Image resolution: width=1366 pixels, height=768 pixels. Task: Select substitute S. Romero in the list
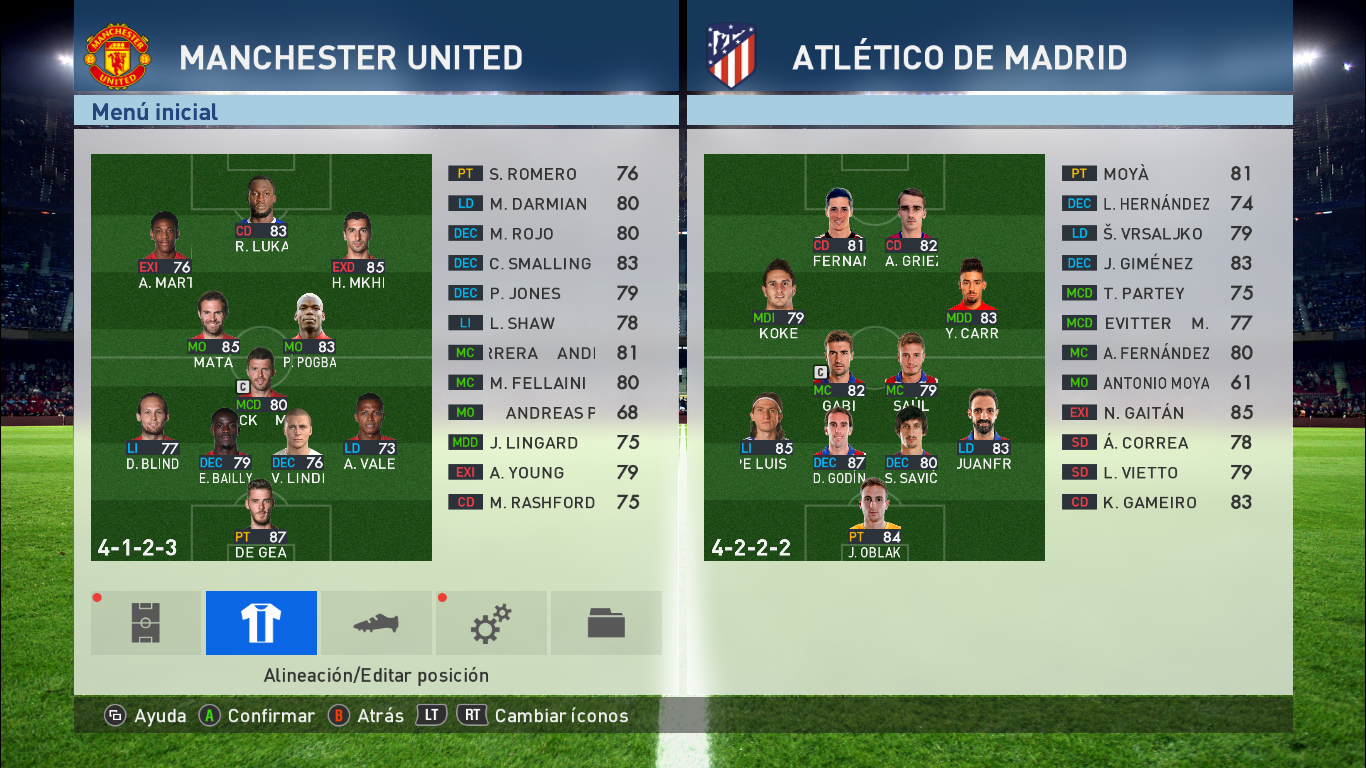(543, 174)
